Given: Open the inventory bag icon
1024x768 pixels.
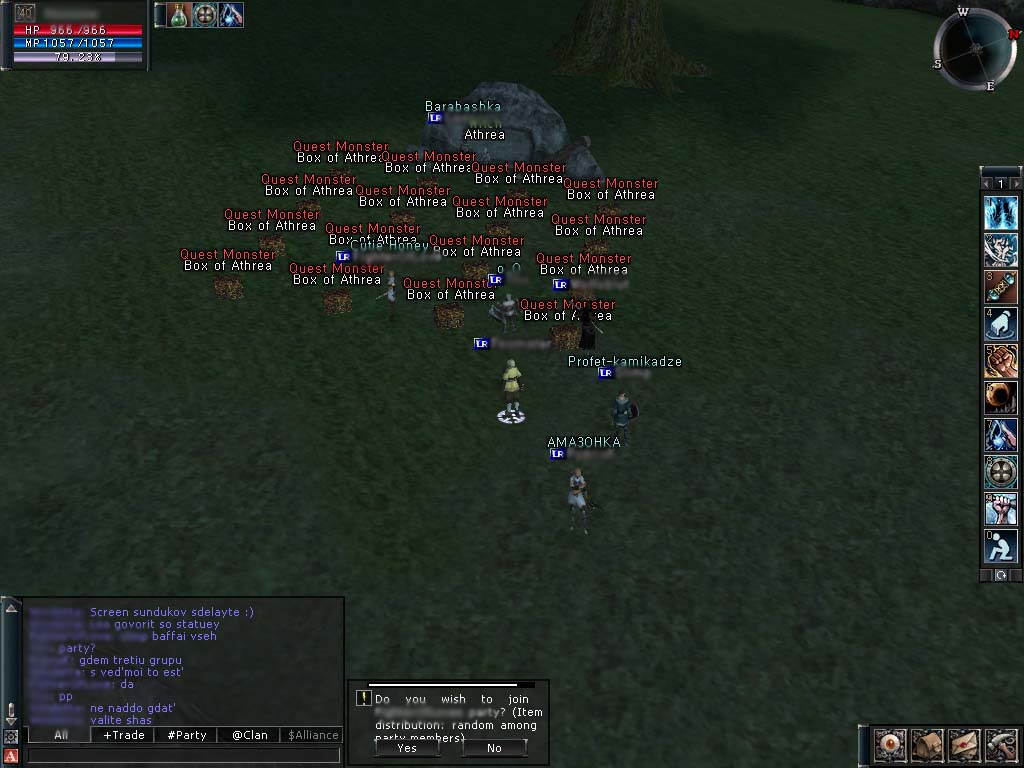Looking at the screenshot, I should tap(928, 745).
